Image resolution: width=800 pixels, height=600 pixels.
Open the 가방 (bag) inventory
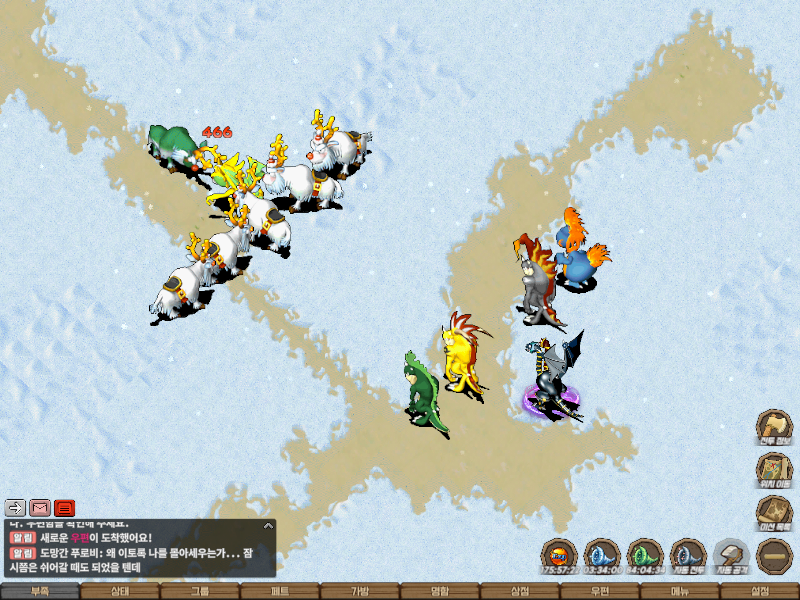(x=360, y=591)
